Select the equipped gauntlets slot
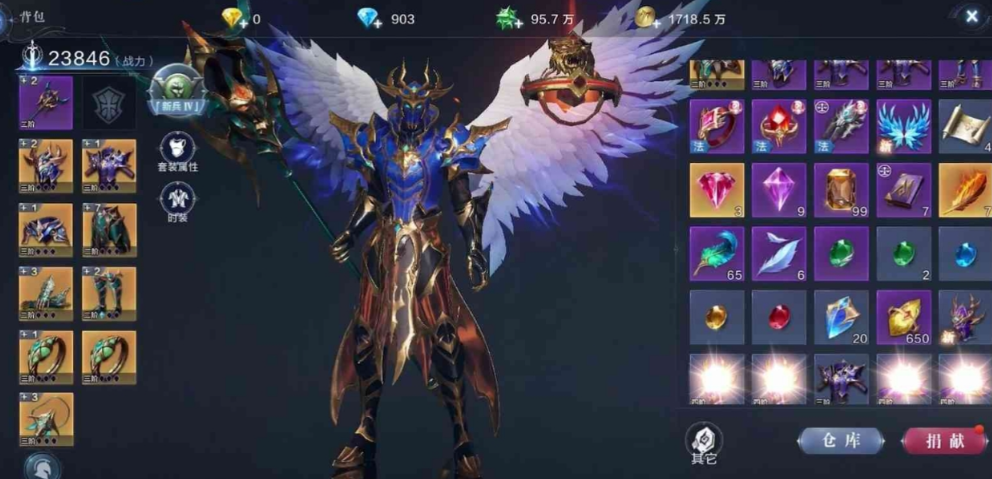Viewport: 992px width, 479px height. pyautogui.click(x=46, y=294)
